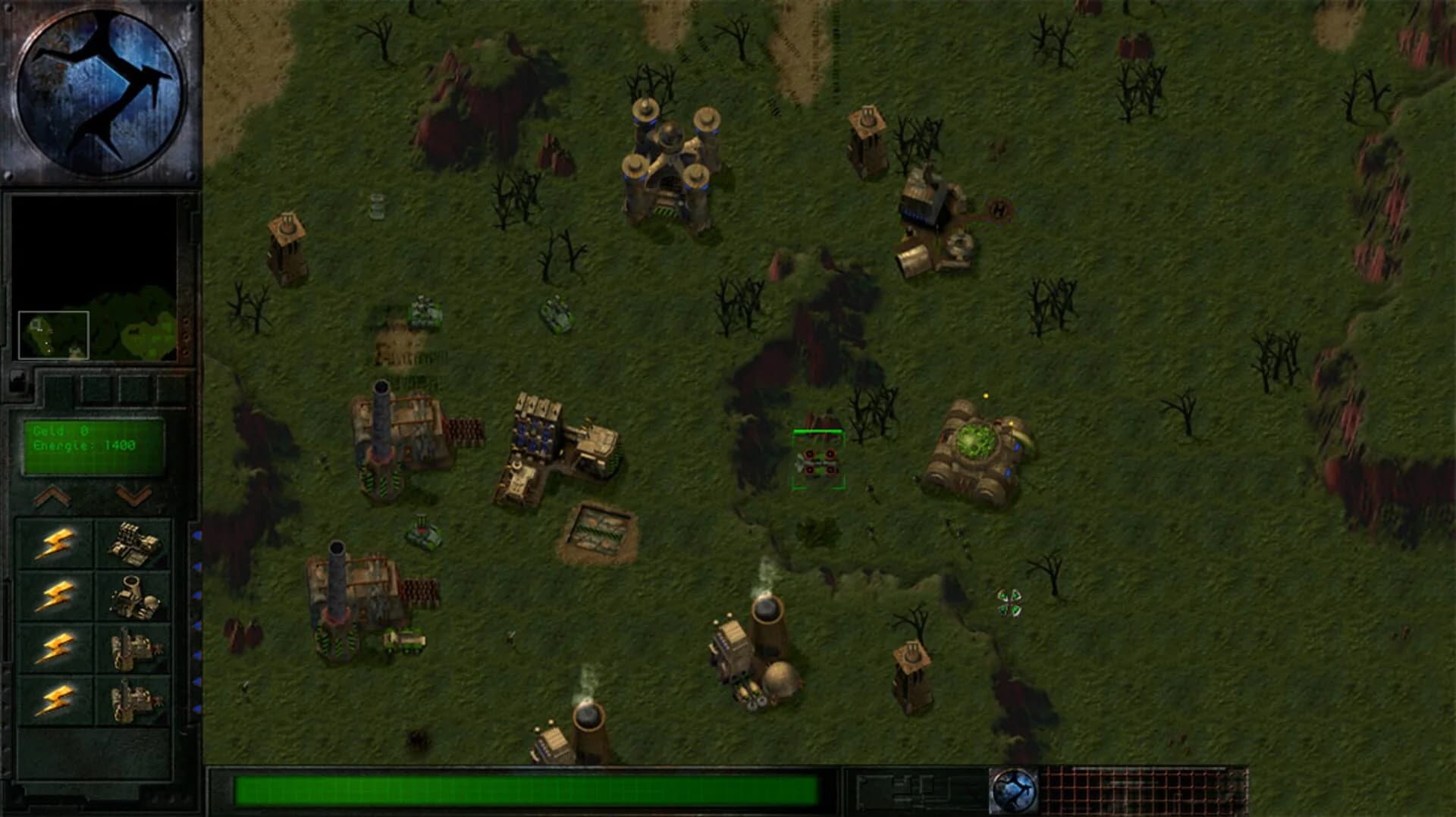The image size is (1456, 817).
Task: Click the white viewport rectangle on the minimap
Action: pos(55,333)
